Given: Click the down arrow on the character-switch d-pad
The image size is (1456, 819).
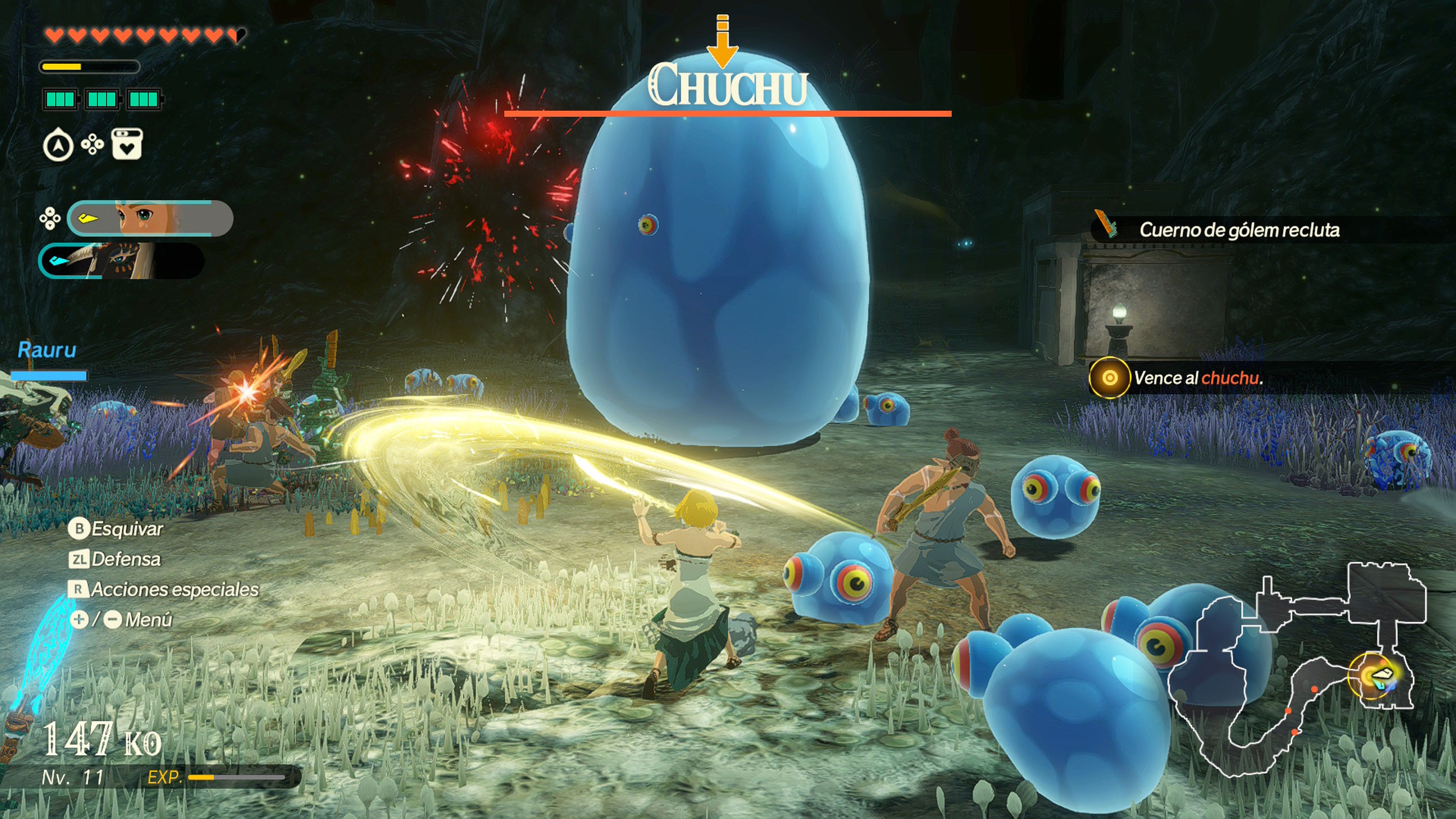Looking at the screenshot, I should pyautogui.click(x=50, y=227).
